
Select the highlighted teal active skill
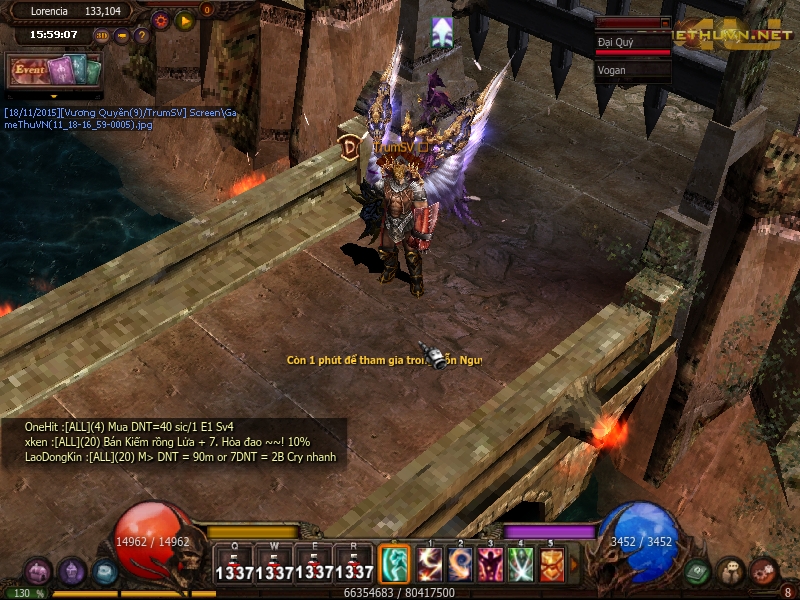click(395, 563)
